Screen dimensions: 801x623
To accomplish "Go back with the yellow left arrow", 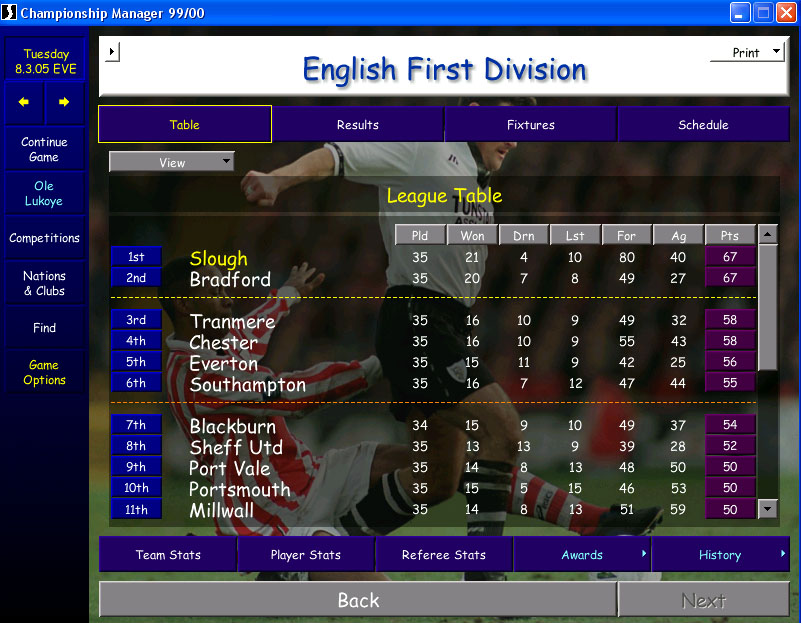I will 24,102.
